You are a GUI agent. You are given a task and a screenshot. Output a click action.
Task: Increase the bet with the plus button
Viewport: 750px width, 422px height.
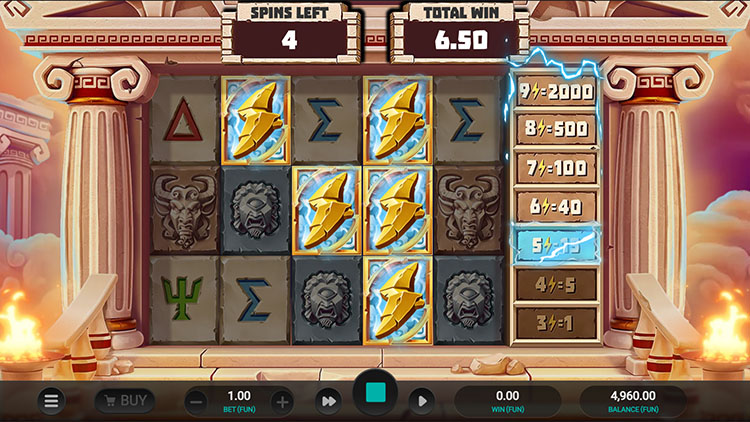(282, 401)
